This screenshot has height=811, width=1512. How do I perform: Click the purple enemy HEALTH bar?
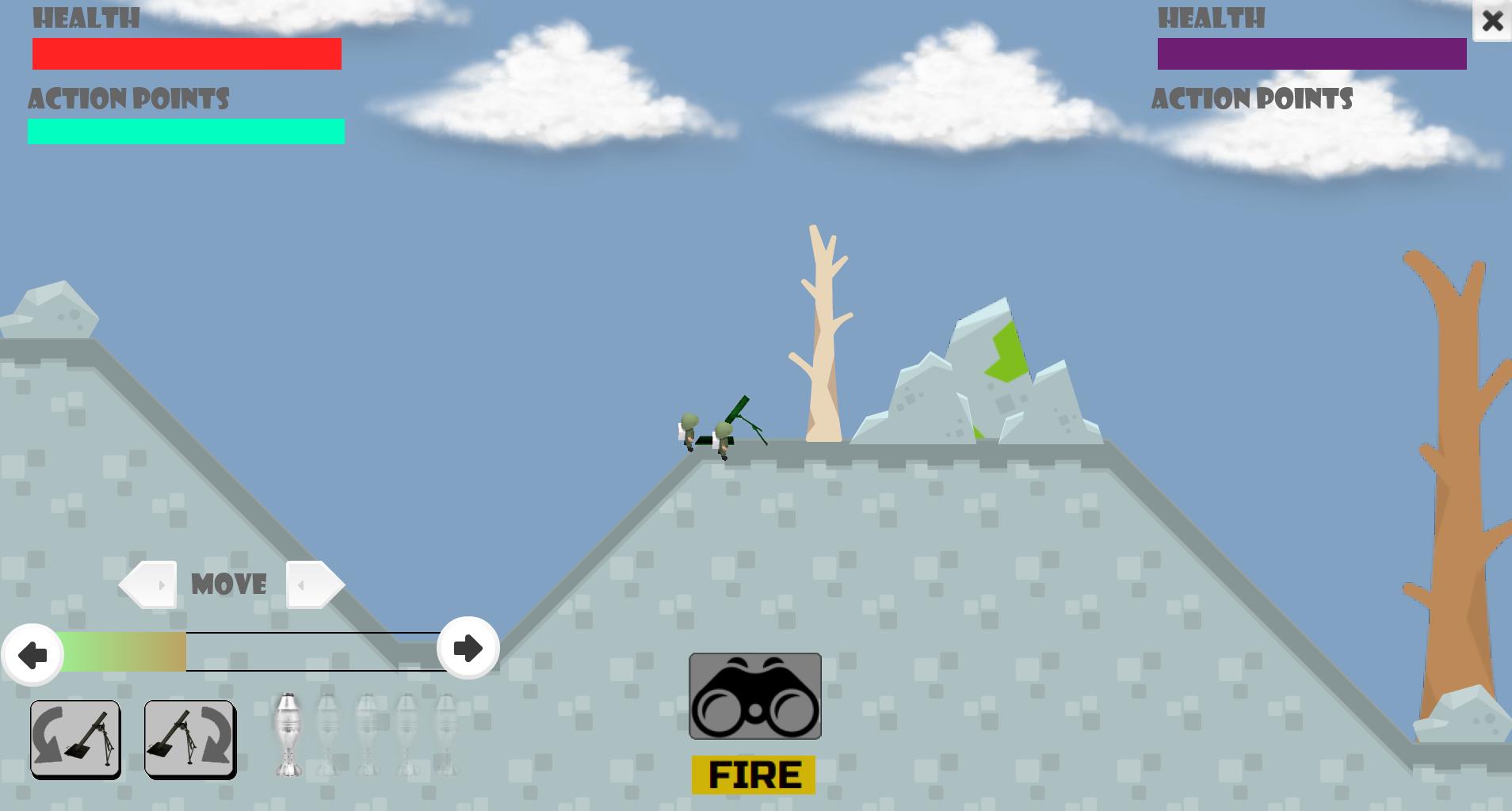click(1312, 54)
